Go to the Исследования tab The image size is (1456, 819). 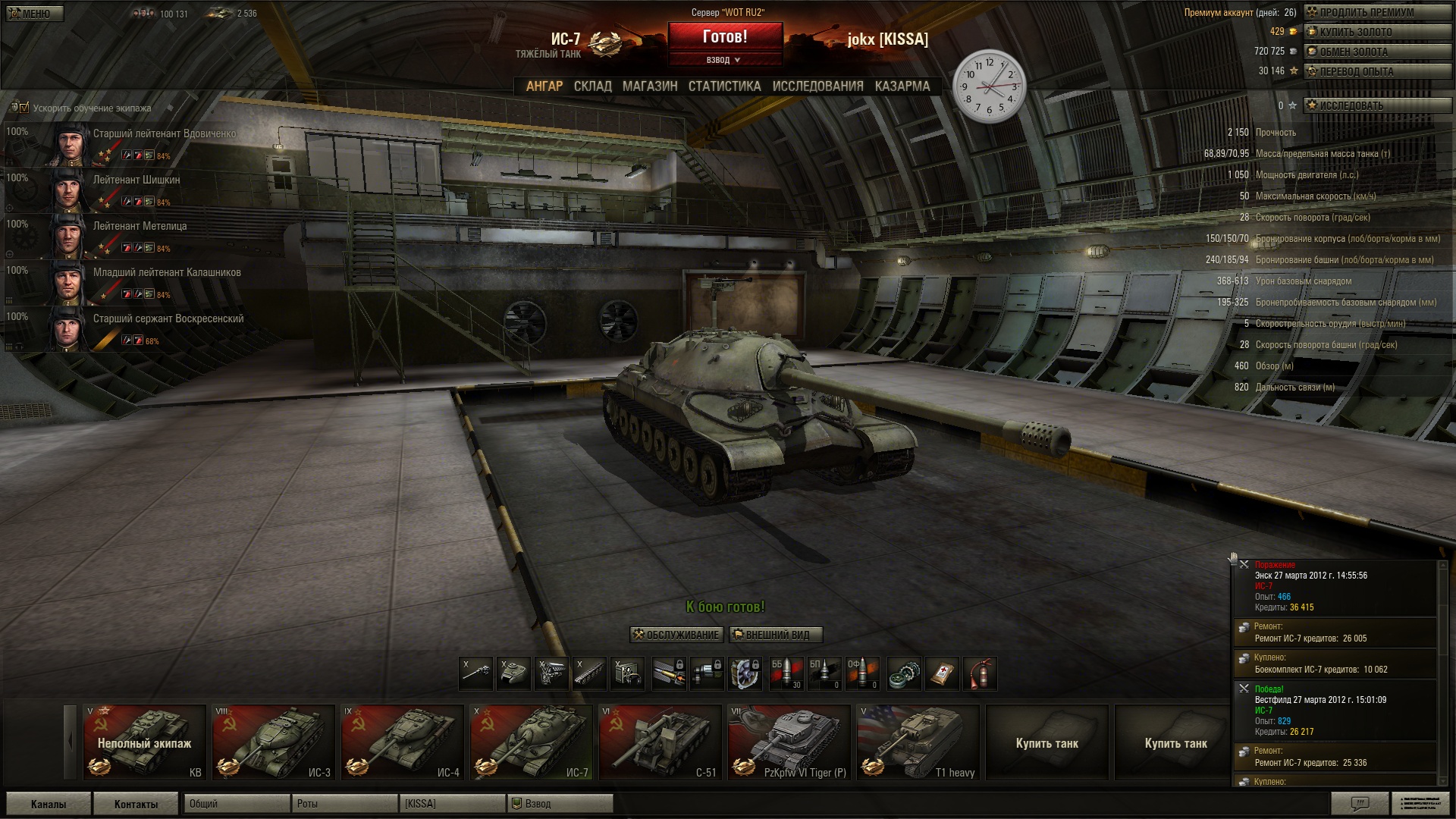[x=817, y=86]
